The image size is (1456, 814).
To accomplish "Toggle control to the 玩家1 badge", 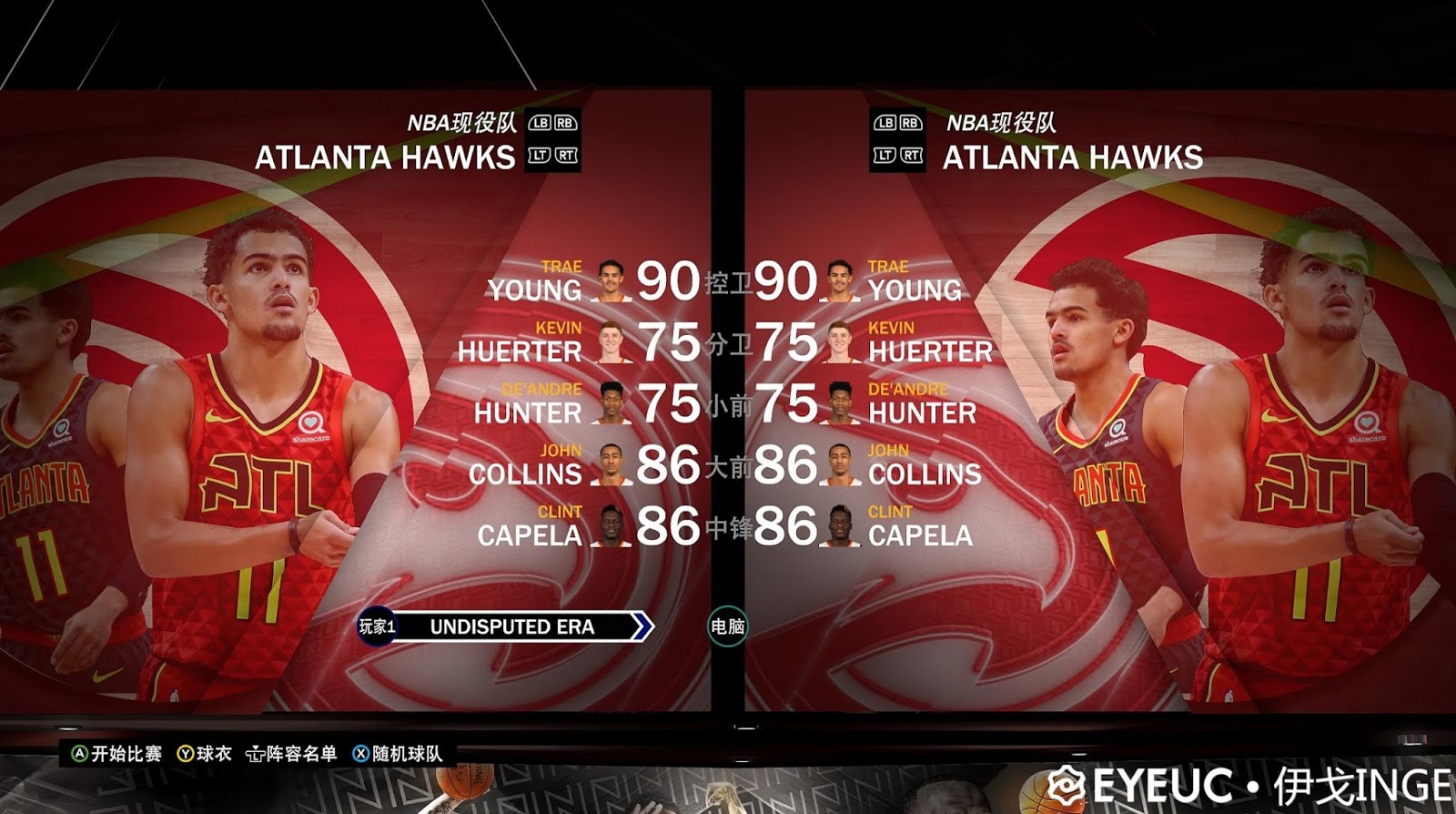I will coord(377,626).
